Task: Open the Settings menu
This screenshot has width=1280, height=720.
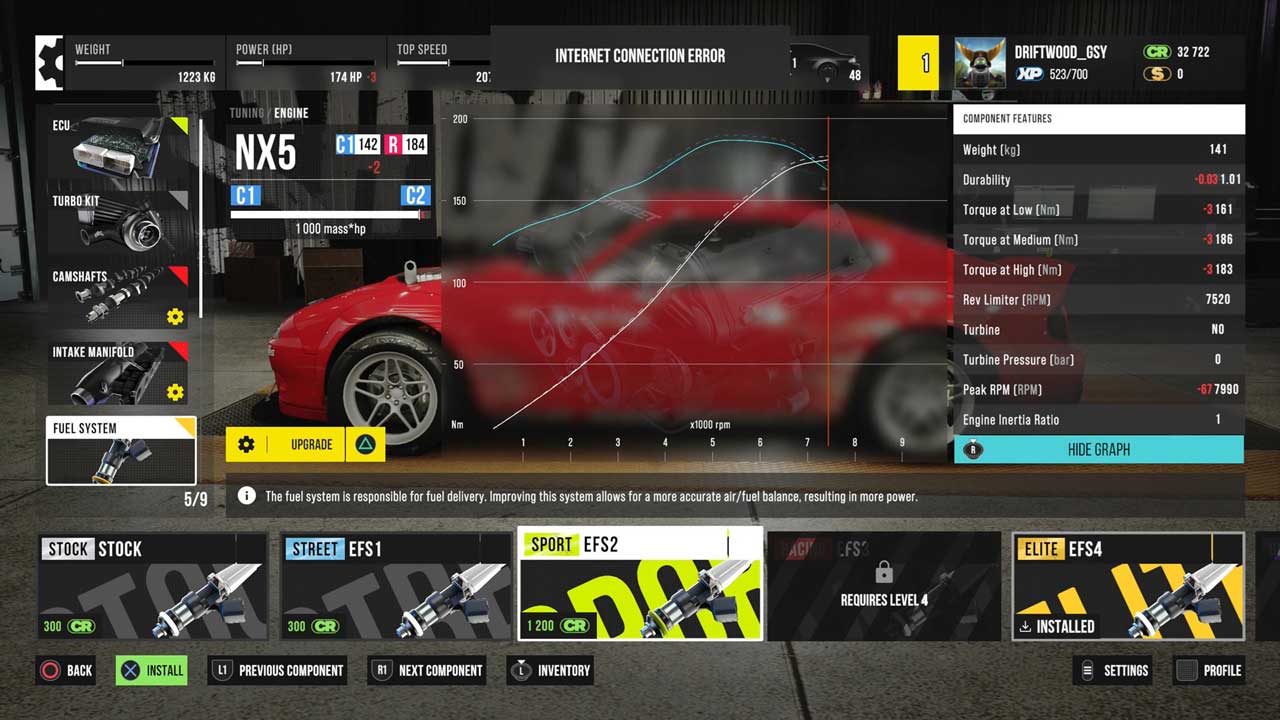Action: coord(1112,670)
